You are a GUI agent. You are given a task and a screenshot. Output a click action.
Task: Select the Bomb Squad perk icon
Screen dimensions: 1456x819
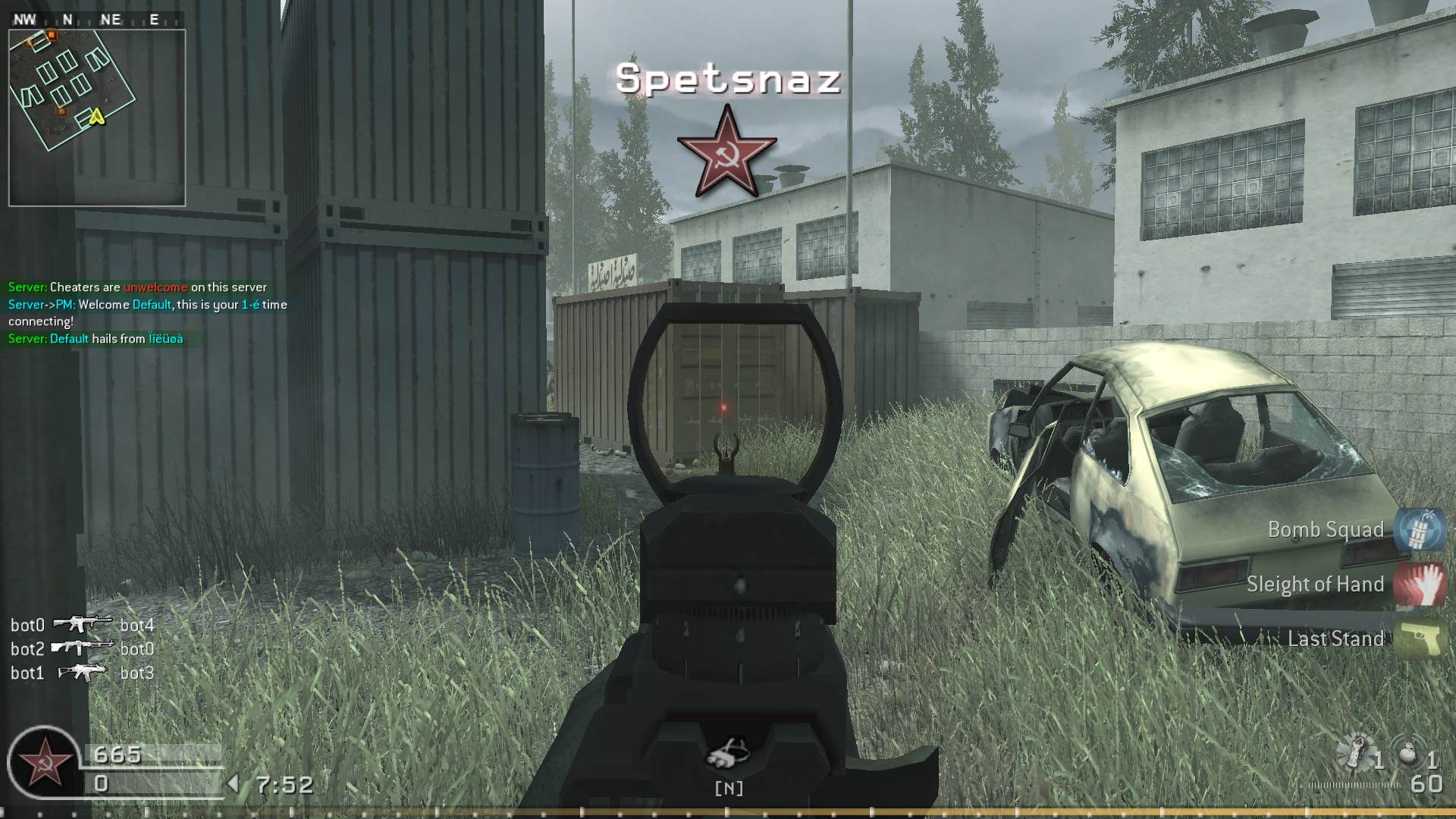(x=1421, y=529)
